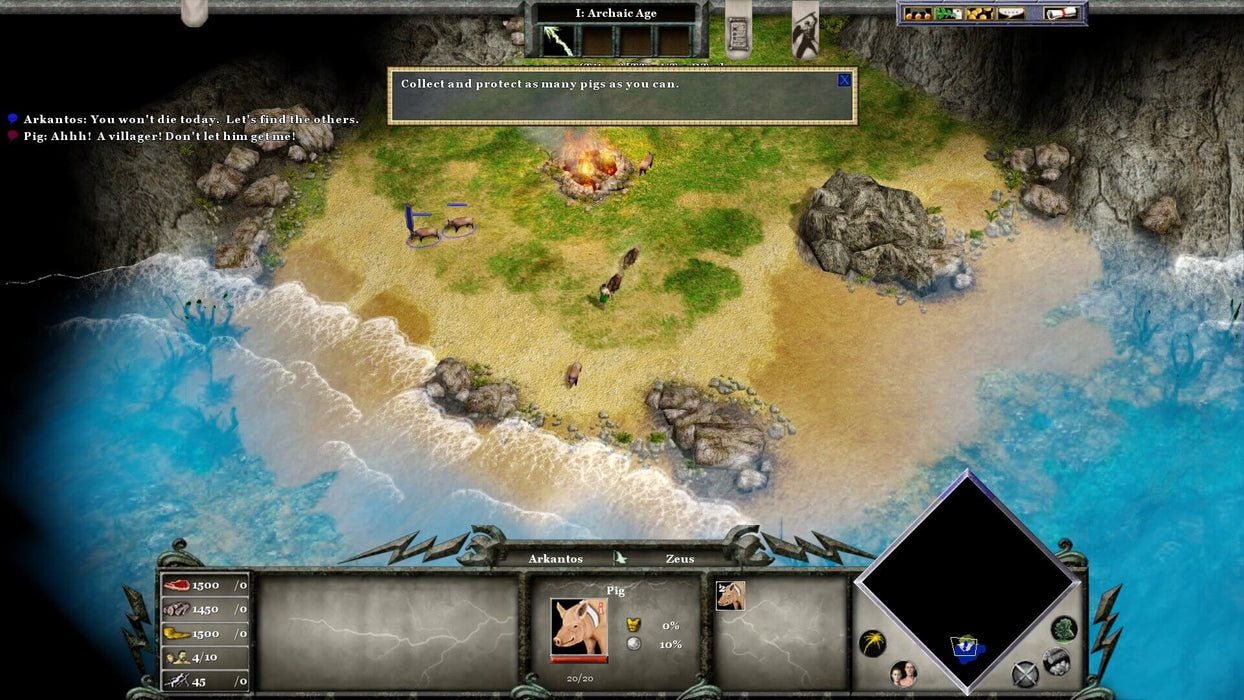This screenshot has height=700, width=1244.
Task: Cast the lightning bolt god power
Action: click(x=558, y=40)
